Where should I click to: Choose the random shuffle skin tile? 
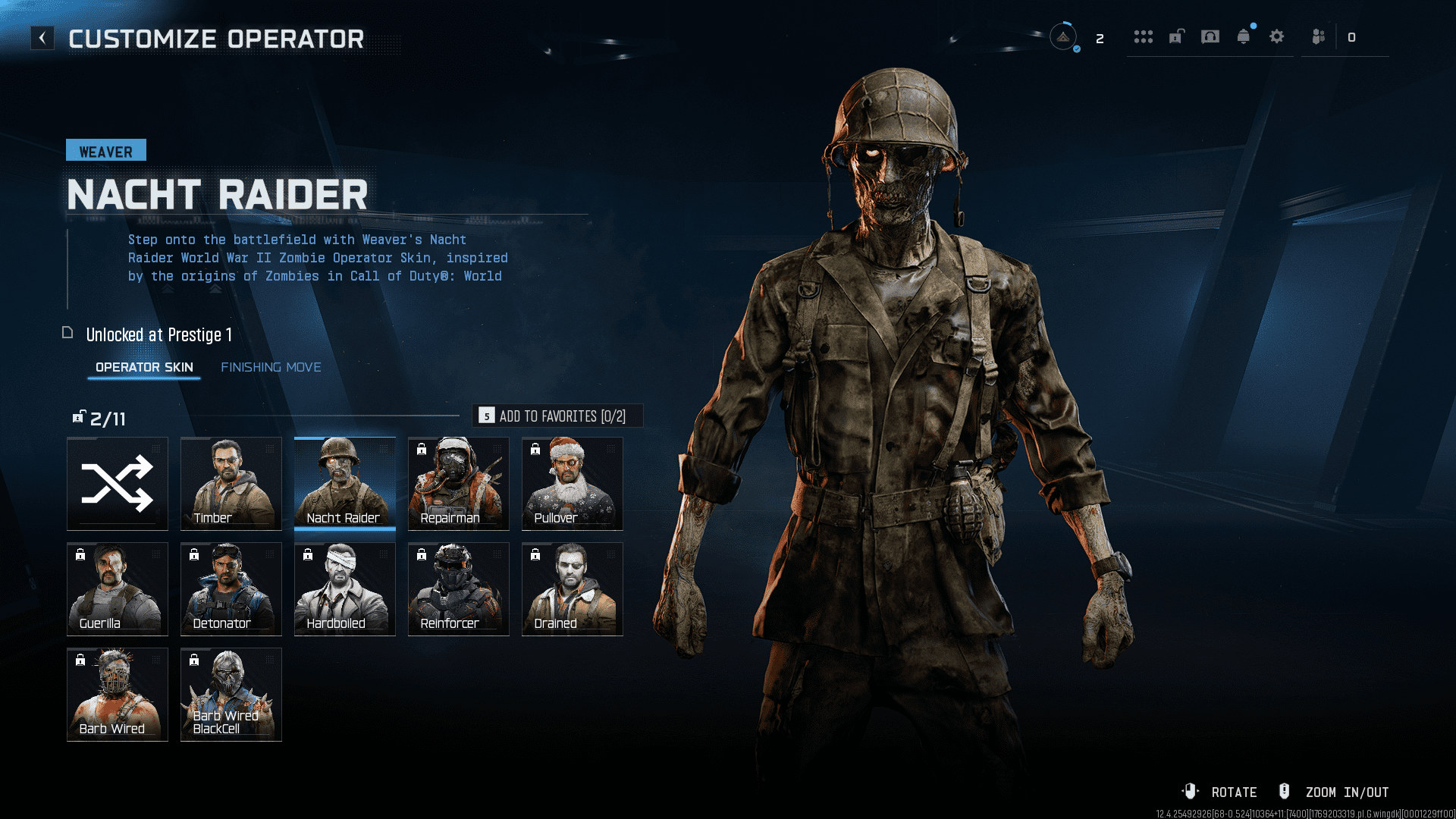(x=118, y=484)
